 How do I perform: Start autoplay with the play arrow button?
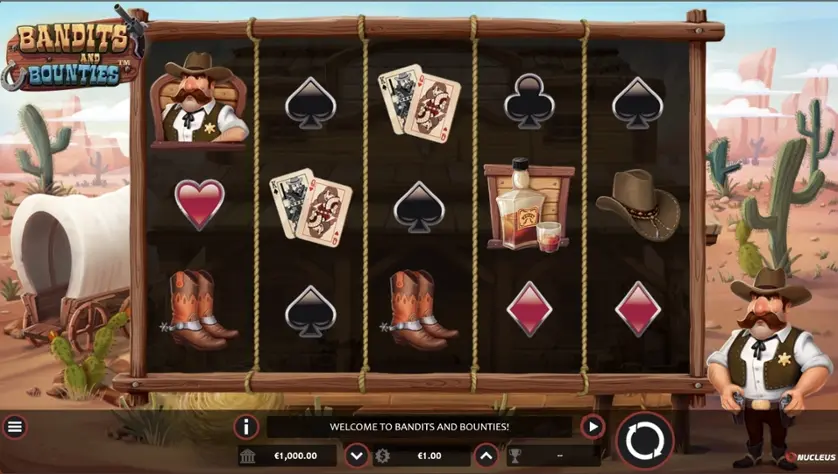(593, 427)
